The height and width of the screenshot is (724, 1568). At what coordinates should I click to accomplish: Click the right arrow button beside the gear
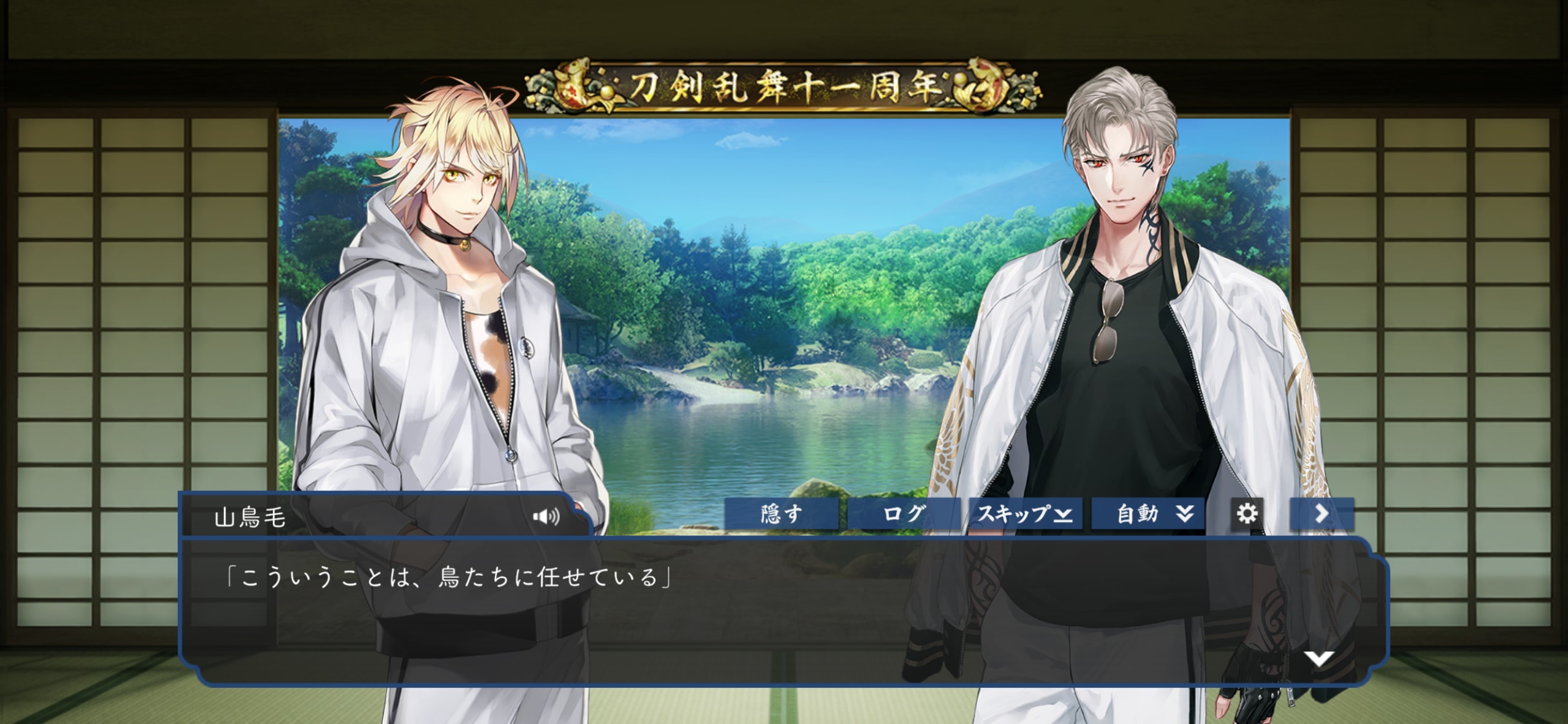[1321, 514]
